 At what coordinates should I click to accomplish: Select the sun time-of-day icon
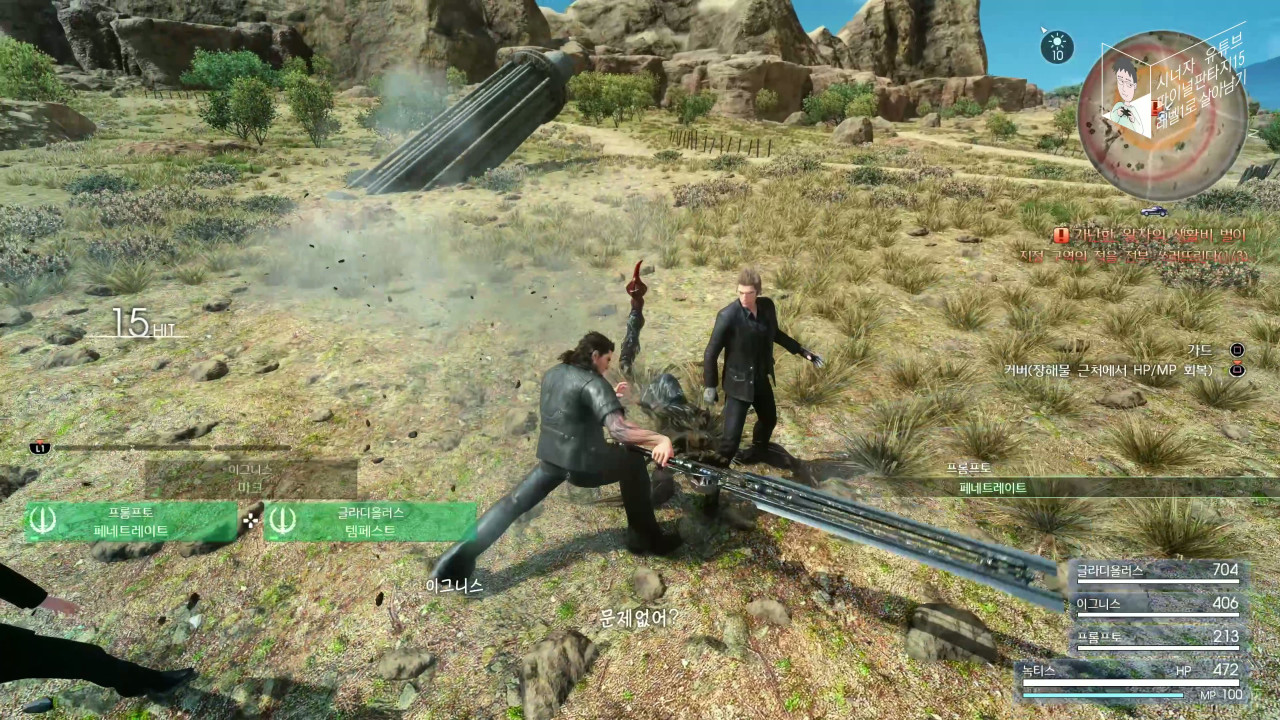pyautogui.click(x=1056, y=46)
